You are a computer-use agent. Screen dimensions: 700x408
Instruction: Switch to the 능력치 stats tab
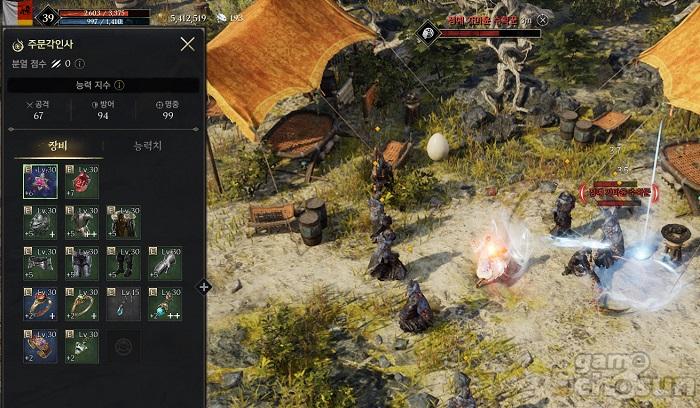click(148, 146)
